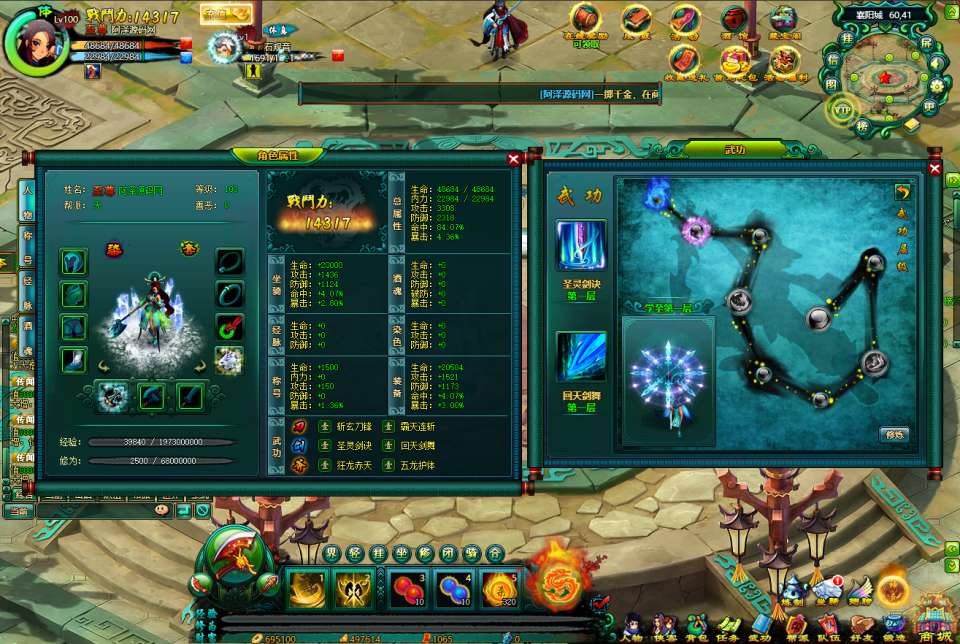Claim the 在线奖励 online reward icon
Image resolution: width=960 pixels, height=644 pixels.
click(x=587, y=22)
